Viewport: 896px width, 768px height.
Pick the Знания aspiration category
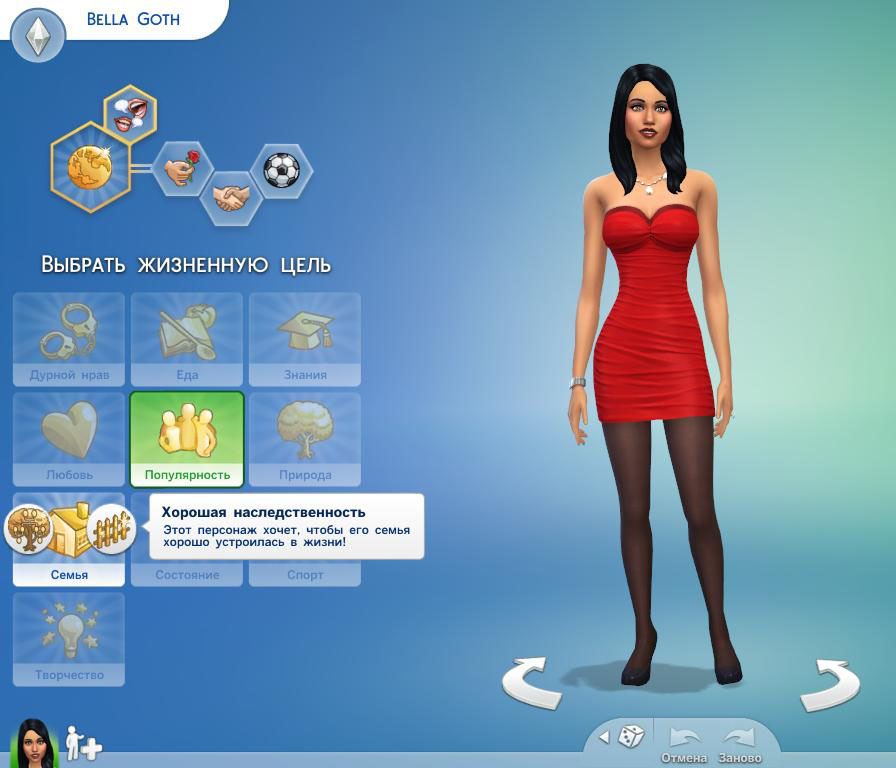305,339
